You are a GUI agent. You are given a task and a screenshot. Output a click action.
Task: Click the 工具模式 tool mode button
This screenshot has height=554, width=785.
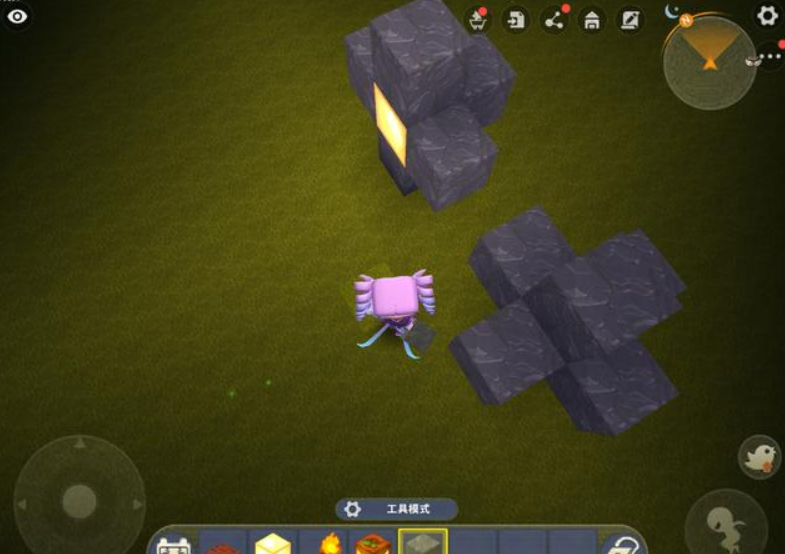click(x=397, y=509)
